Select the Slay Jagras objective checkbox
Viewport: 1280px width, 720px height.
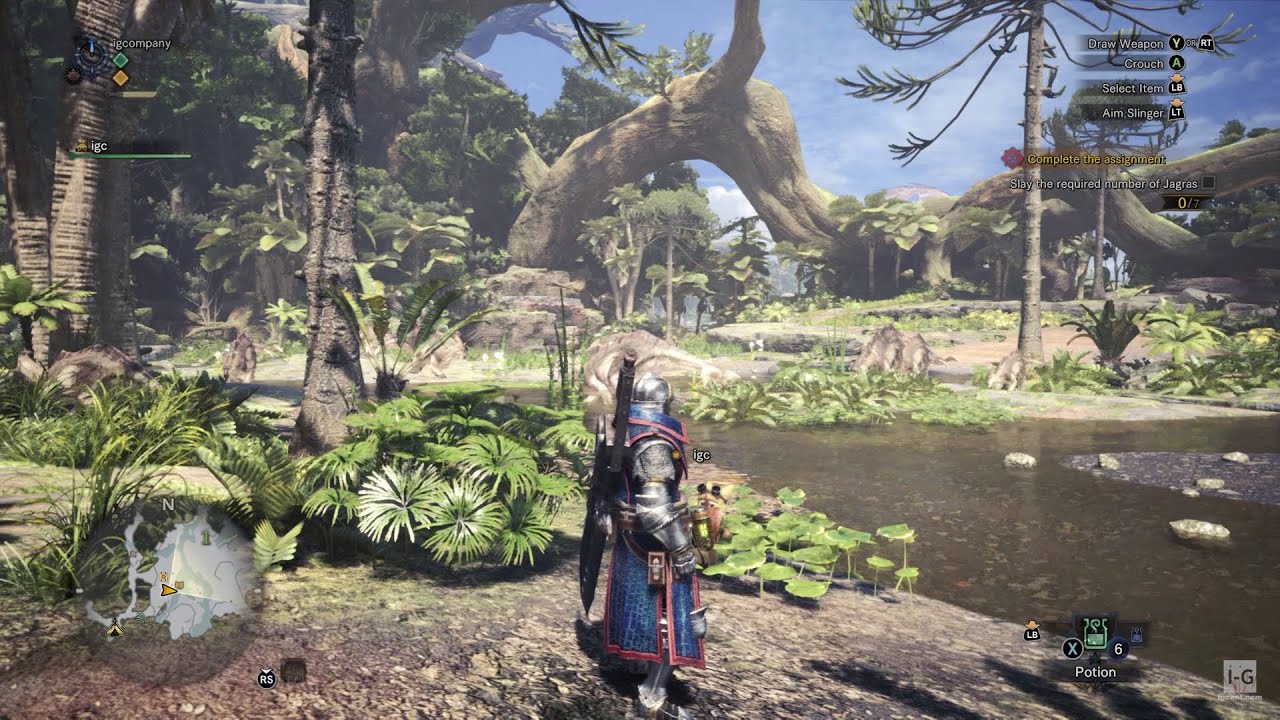tap(1209, 183)
